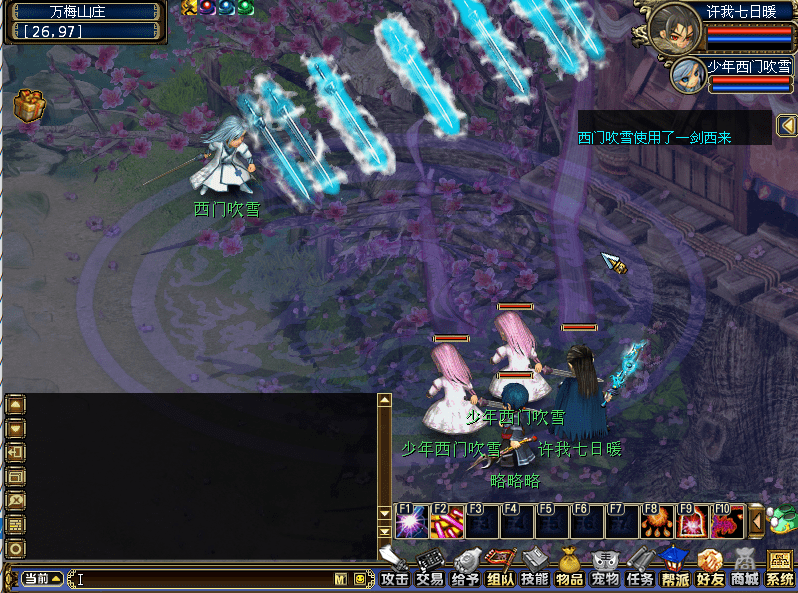Open the 系统 system menu

[780, 570]
